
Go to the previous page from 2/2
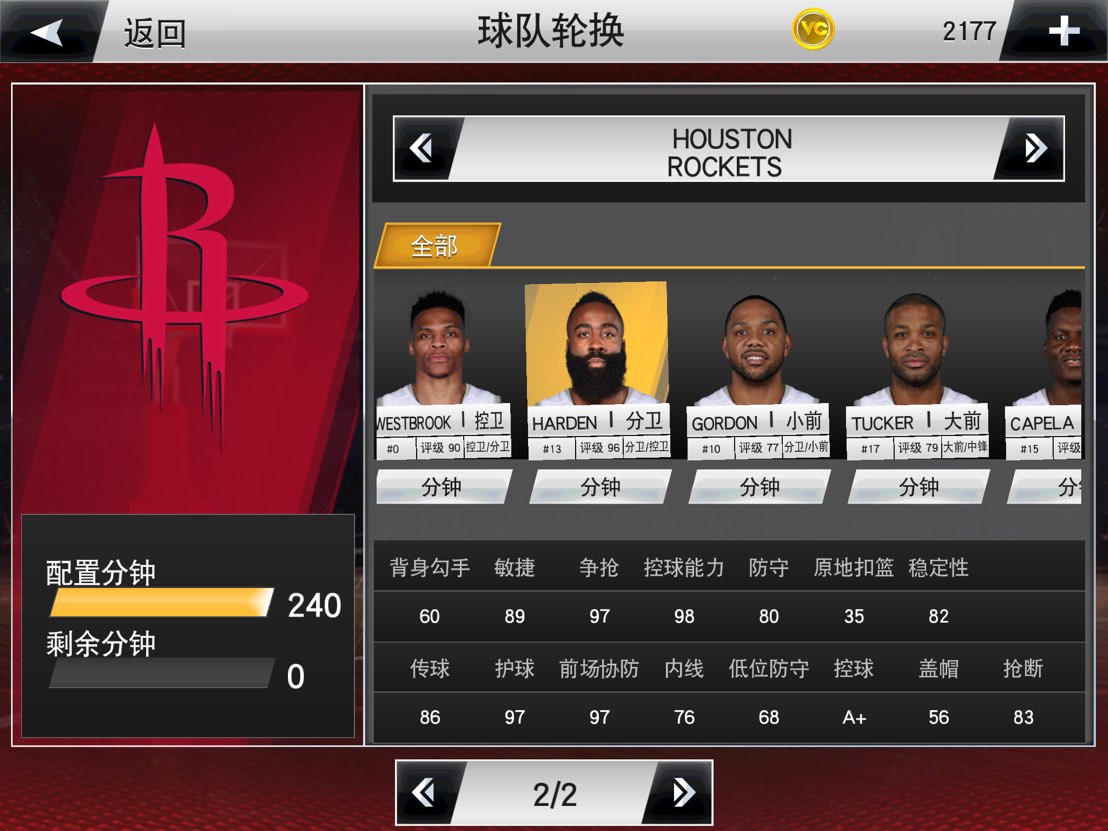pos(425,793)
